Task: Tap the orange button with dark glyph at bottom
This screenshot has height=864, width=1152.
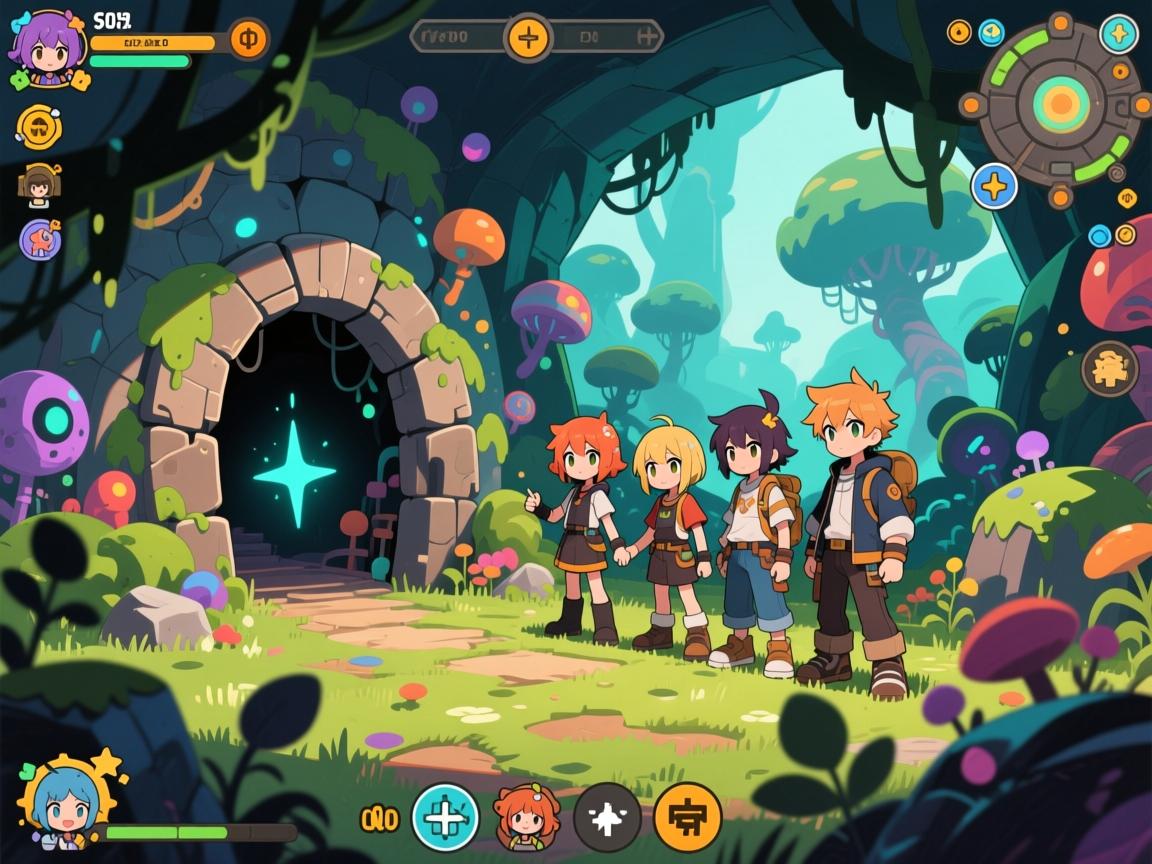Action: (687, 817)
